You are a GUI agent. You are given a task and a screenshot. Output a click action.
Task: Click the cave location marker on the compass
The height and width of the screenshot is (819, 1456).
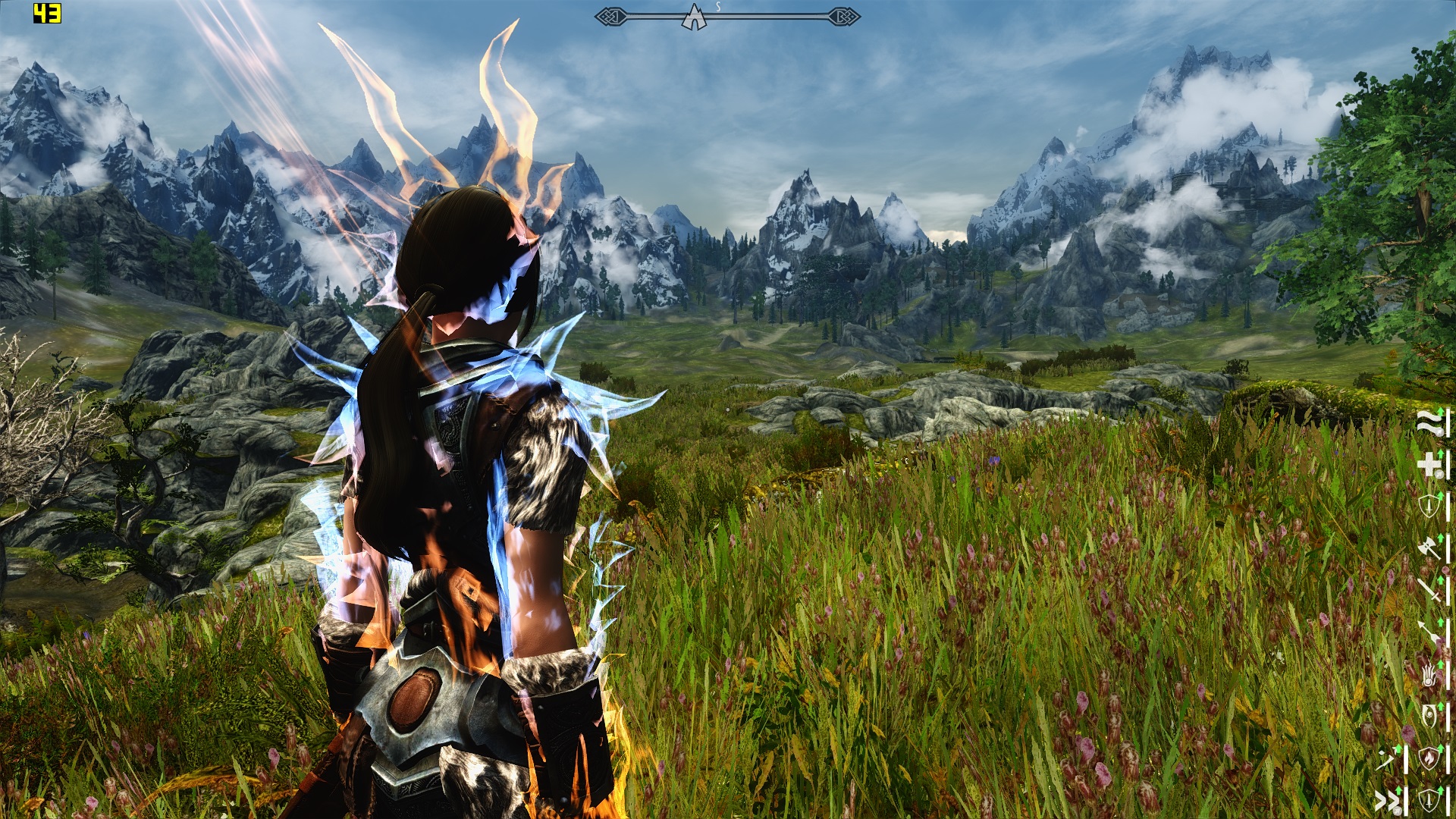click(x=693, y=17)
